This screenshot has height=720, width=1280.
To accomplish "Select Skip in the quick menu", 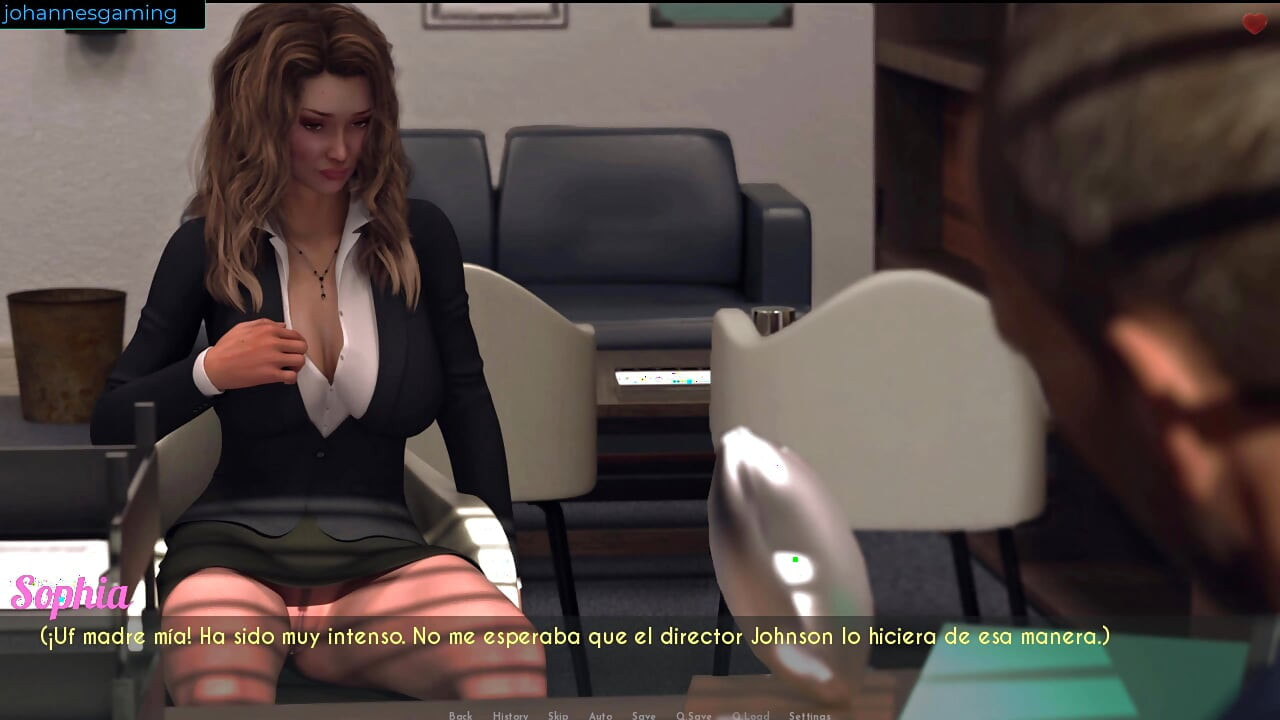I will click(x=557, y=716).
